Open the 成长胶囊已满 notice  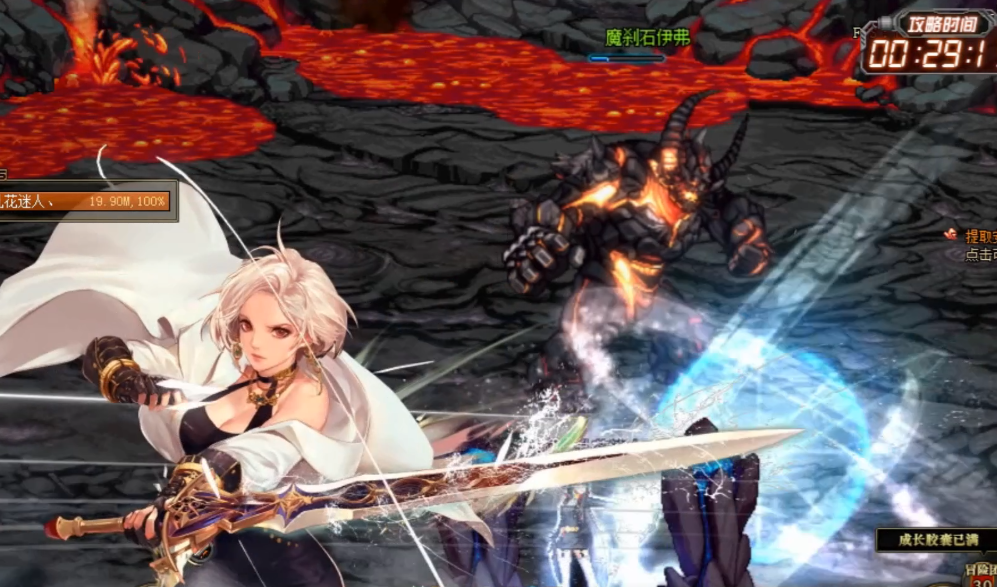pyautogui.click(x=936, y=540)
